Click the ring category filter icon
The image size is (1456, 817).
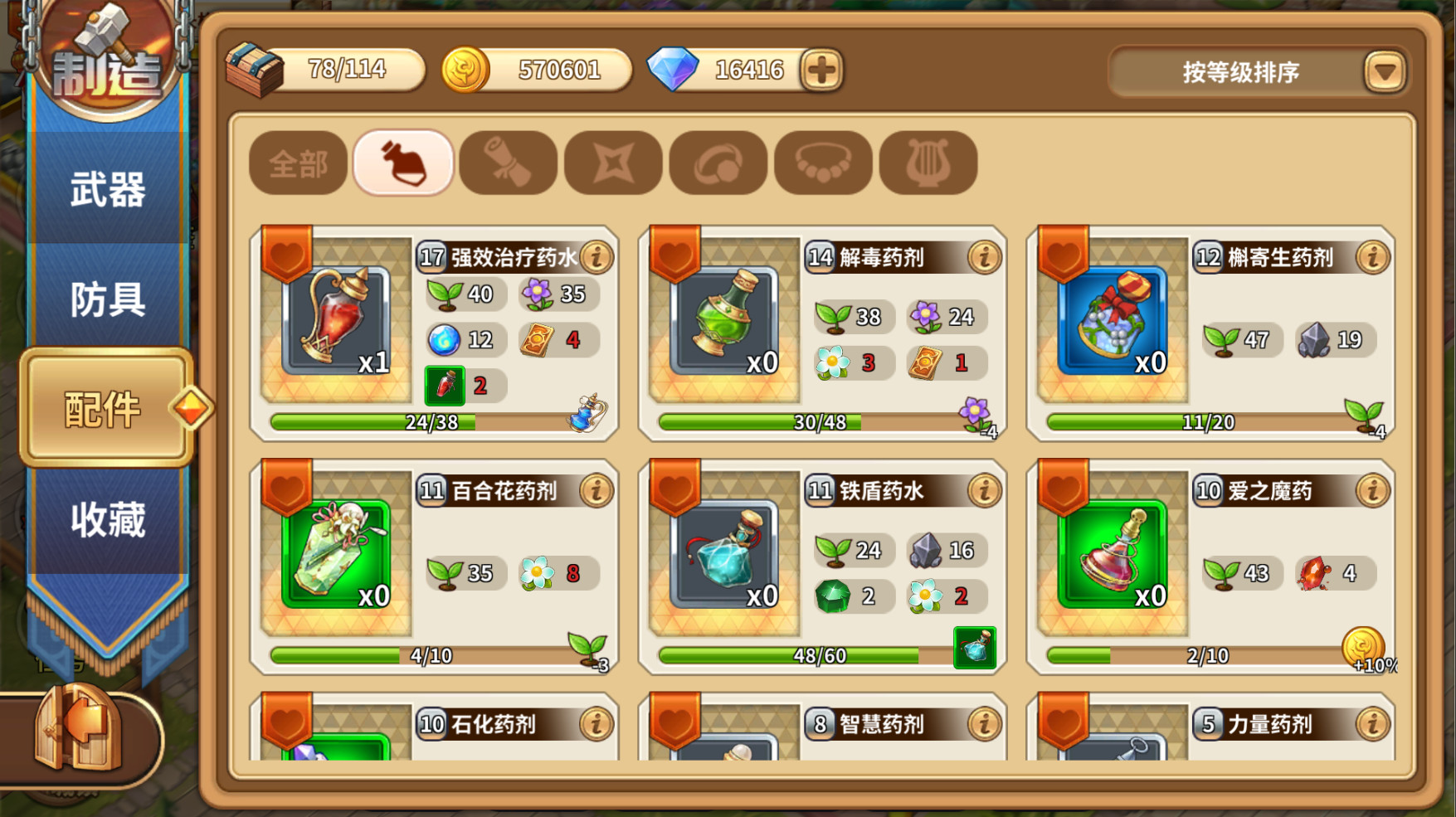(718, 163)
